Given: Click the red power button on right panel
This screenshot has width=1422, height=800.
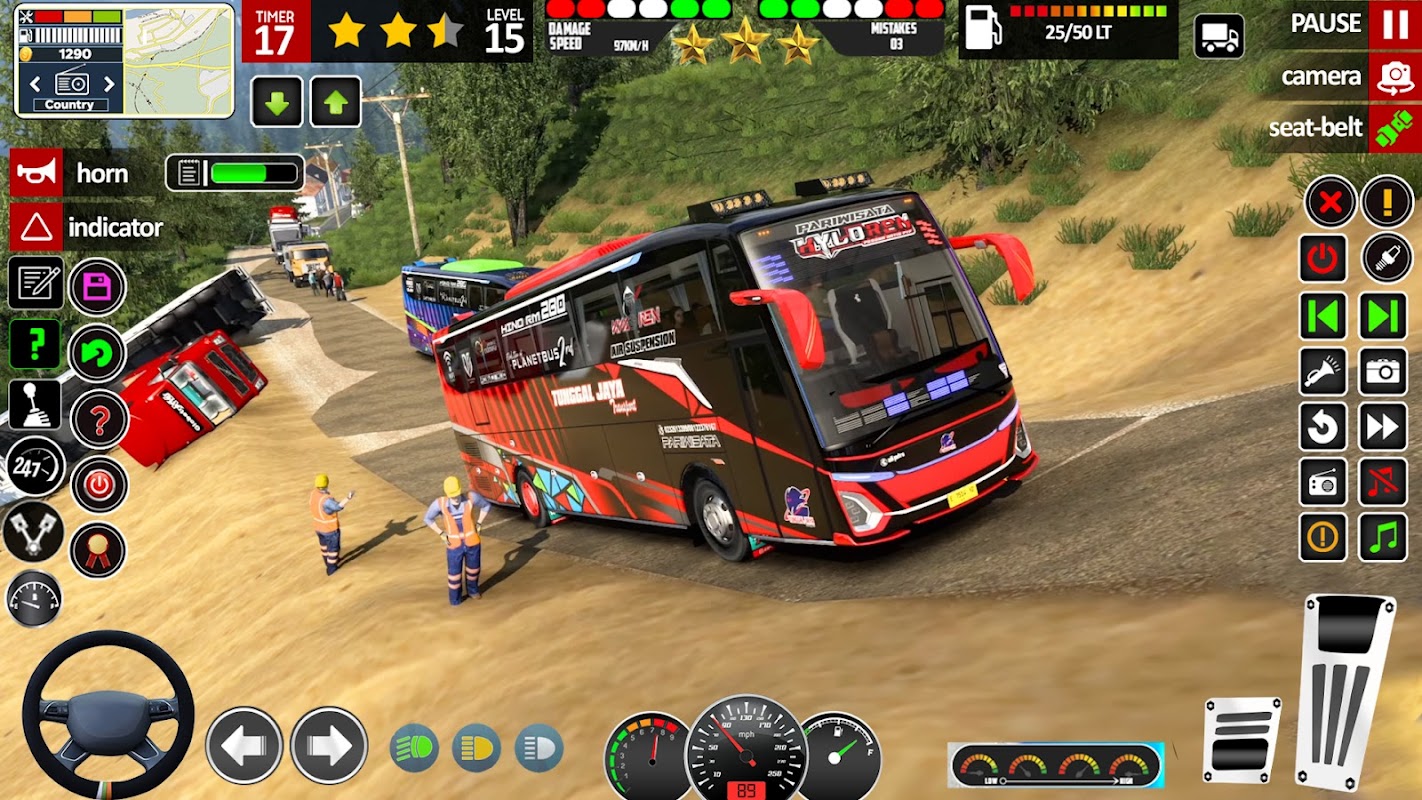Looking at the screenshot, I should 1323,259.
